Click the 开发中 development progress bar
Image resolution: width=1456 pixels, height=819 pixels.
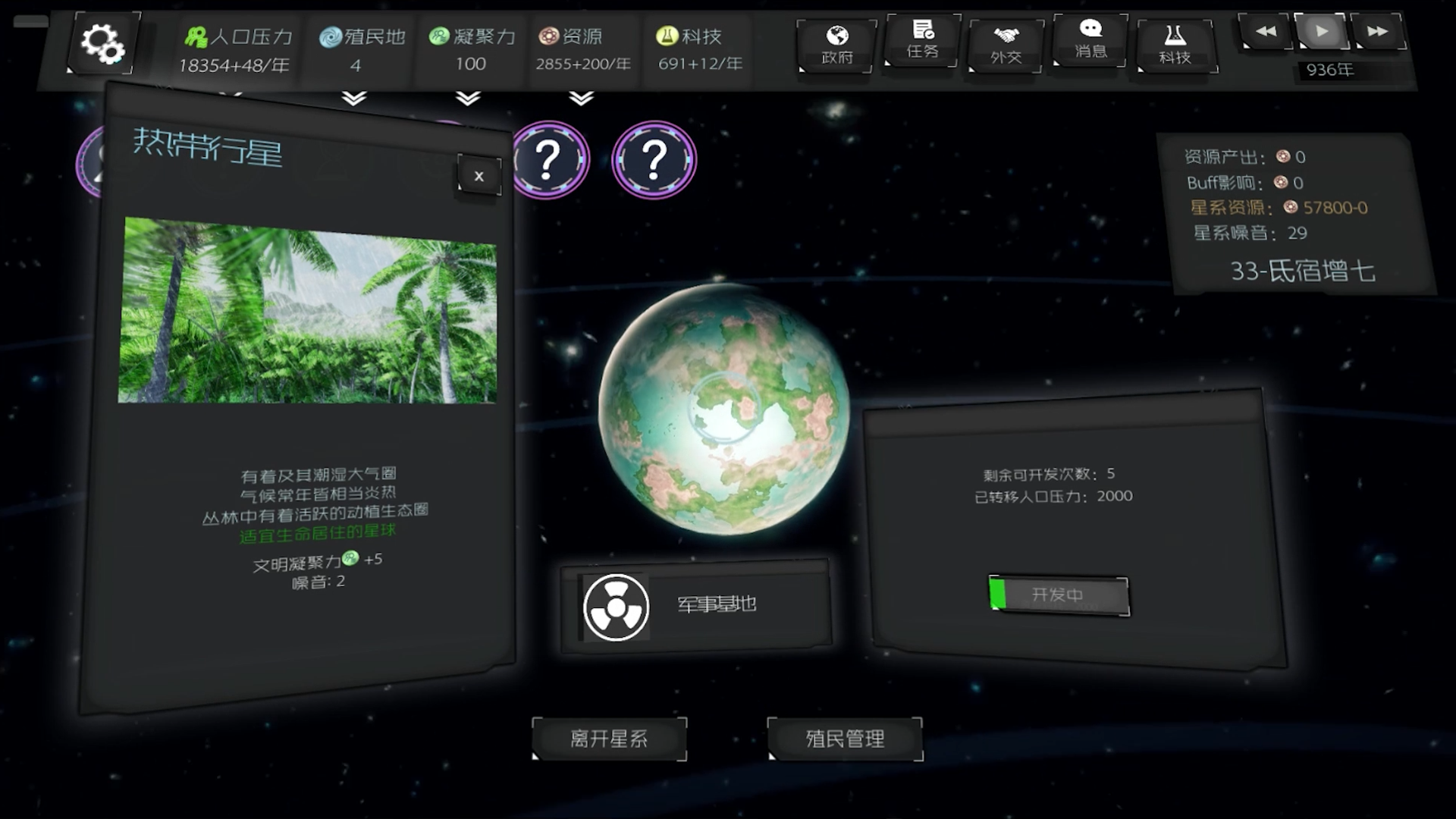point(1059,596)
